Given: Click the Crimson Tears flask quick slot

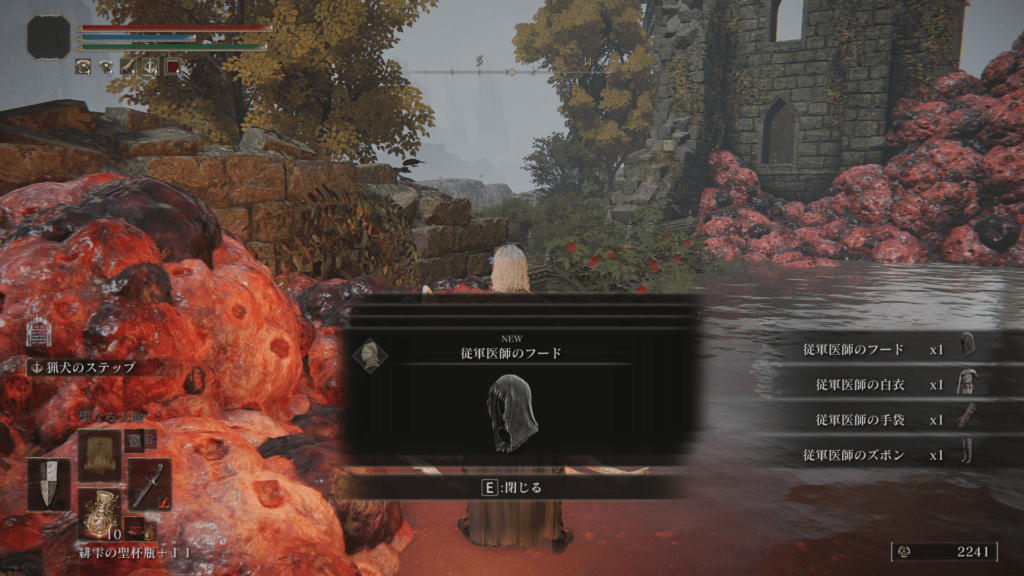Looking at the screenshot, I should coord(100,512).
